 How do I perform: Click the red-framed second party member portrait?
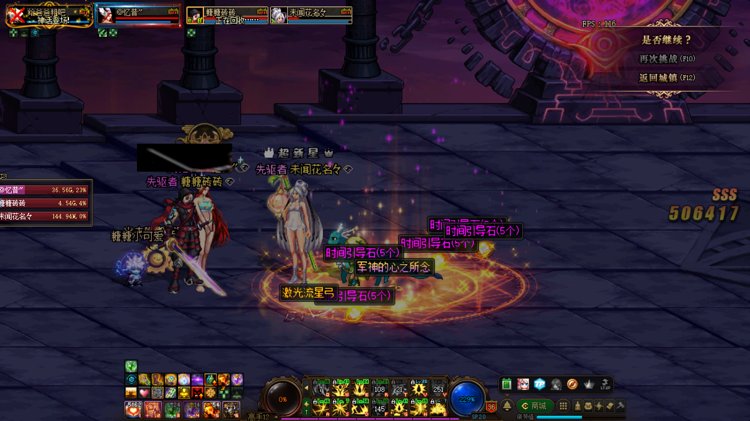pos(109,15)
